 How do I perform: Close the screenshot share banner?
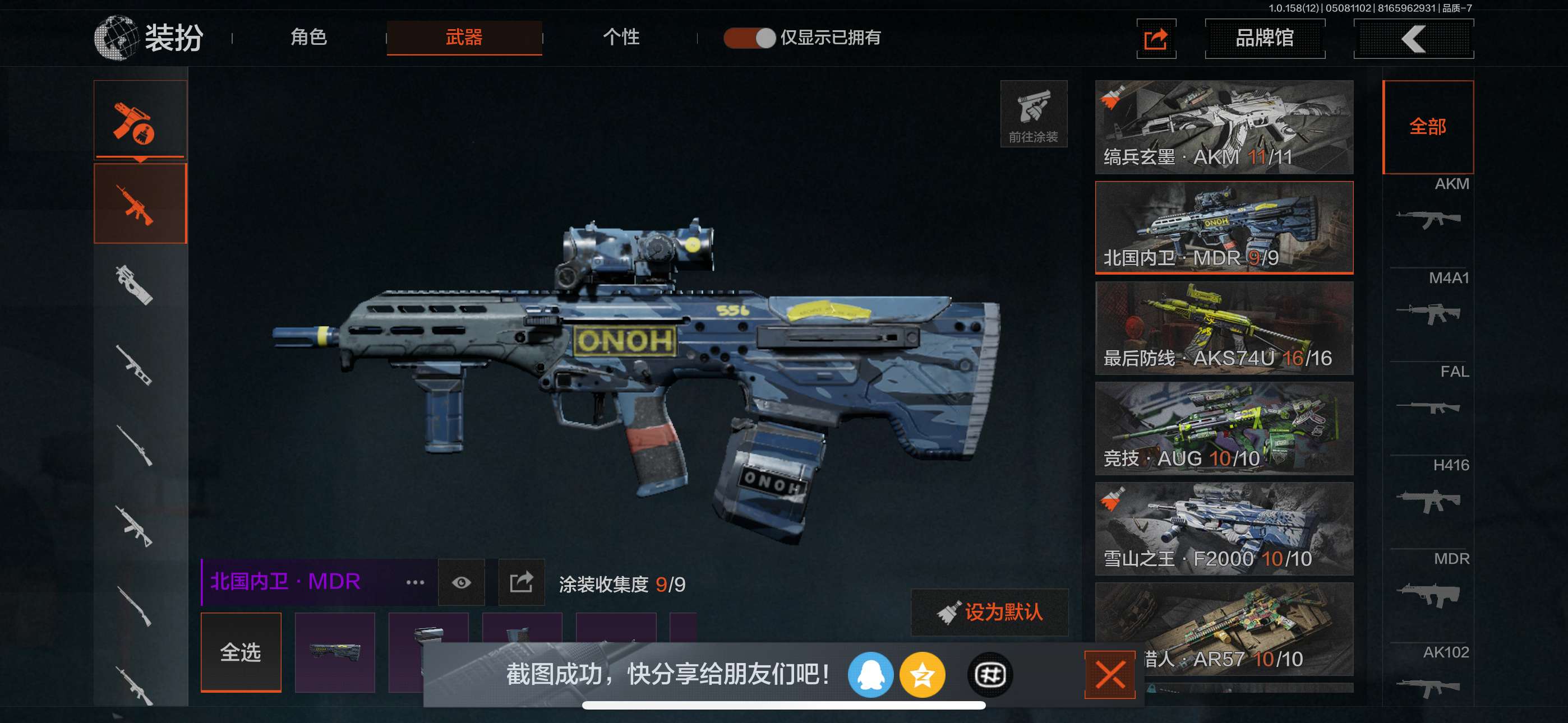click(1109, 675)
